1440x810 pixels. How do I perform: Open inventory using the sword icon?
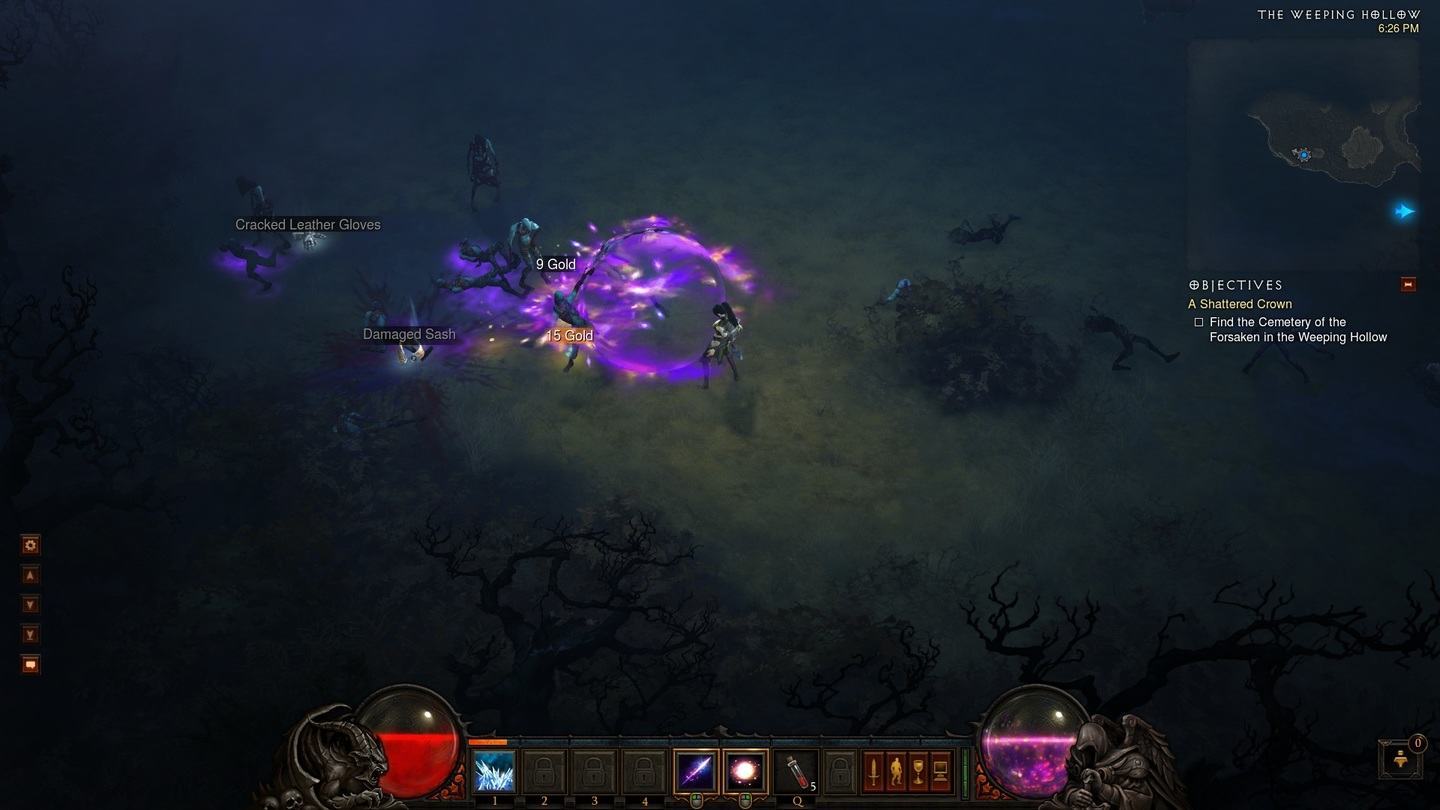876,770
